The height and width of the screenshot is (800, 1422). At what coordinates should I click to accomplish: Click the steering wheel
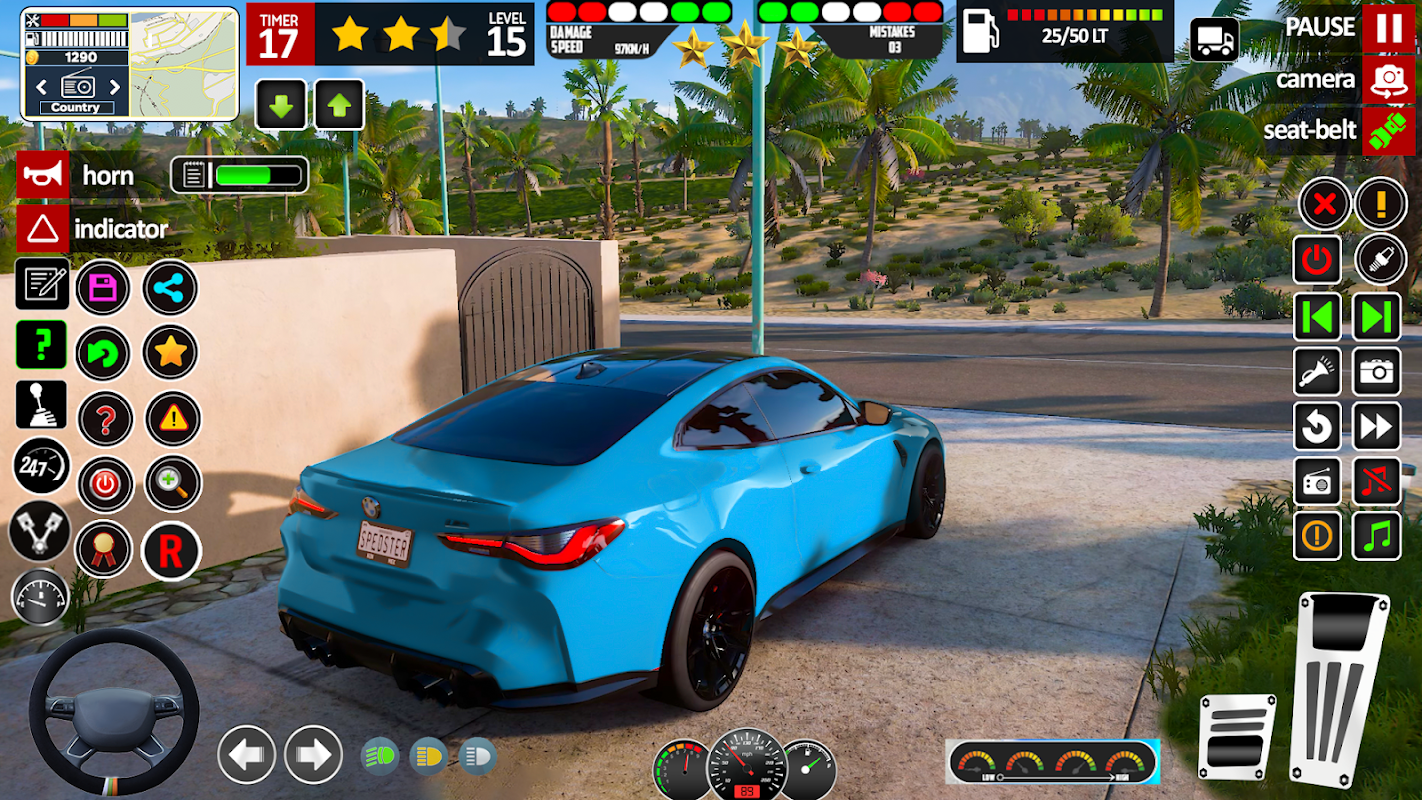[113, 711]
